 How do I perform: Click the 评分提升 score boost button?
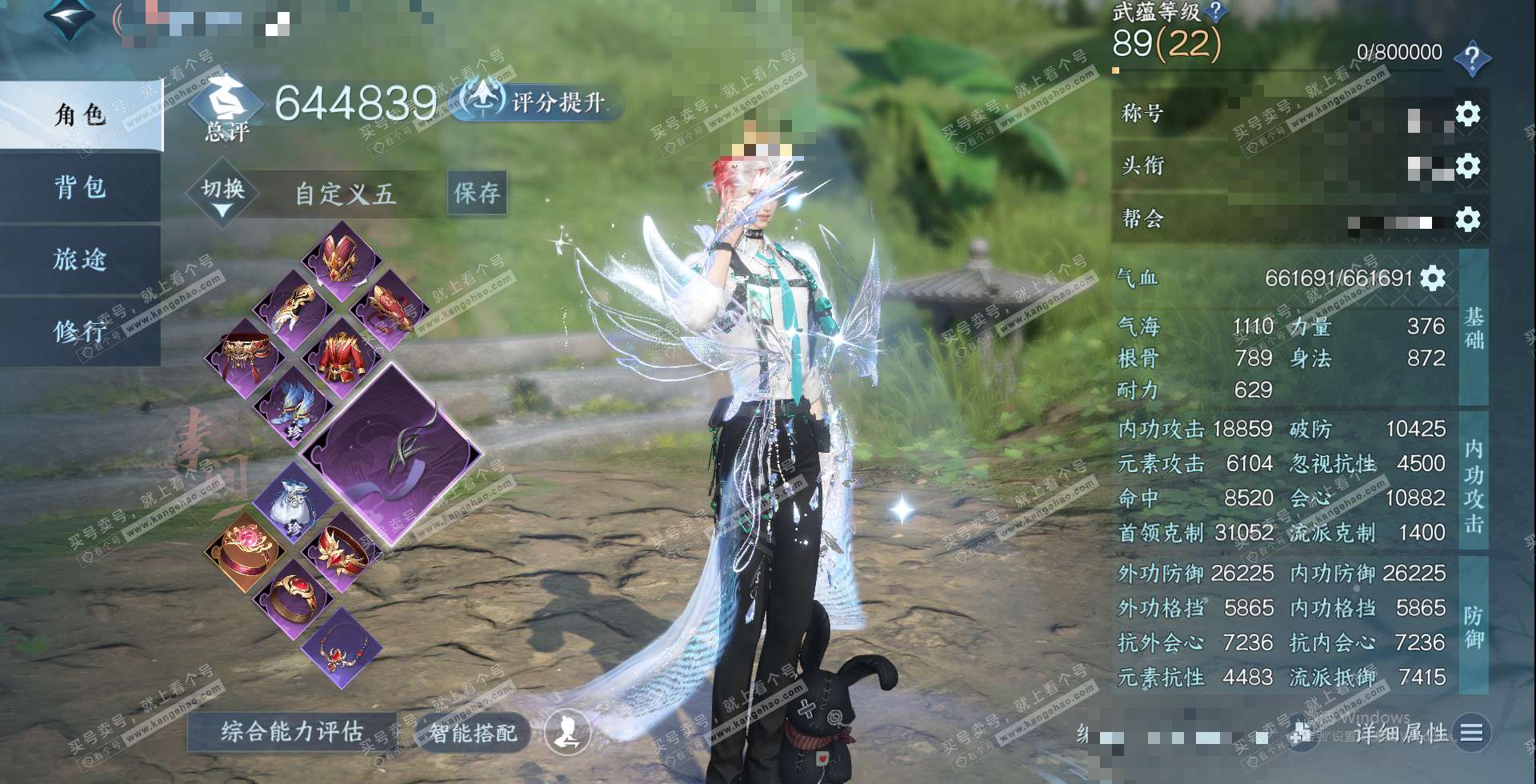tap(538, 102)
